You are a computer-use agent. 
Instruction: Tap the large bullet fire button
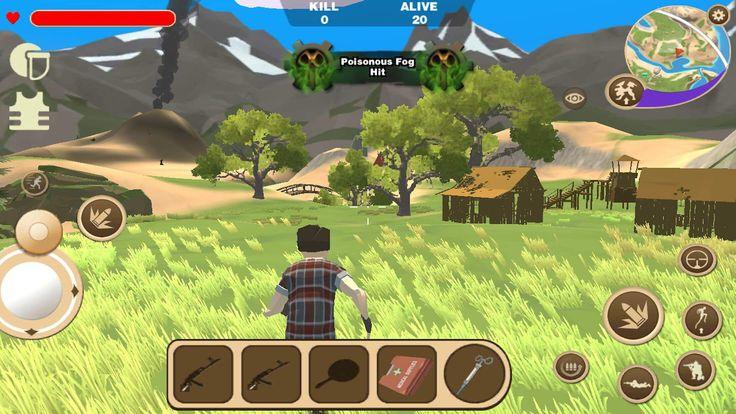pyautogui.click(x=633, y=315)
